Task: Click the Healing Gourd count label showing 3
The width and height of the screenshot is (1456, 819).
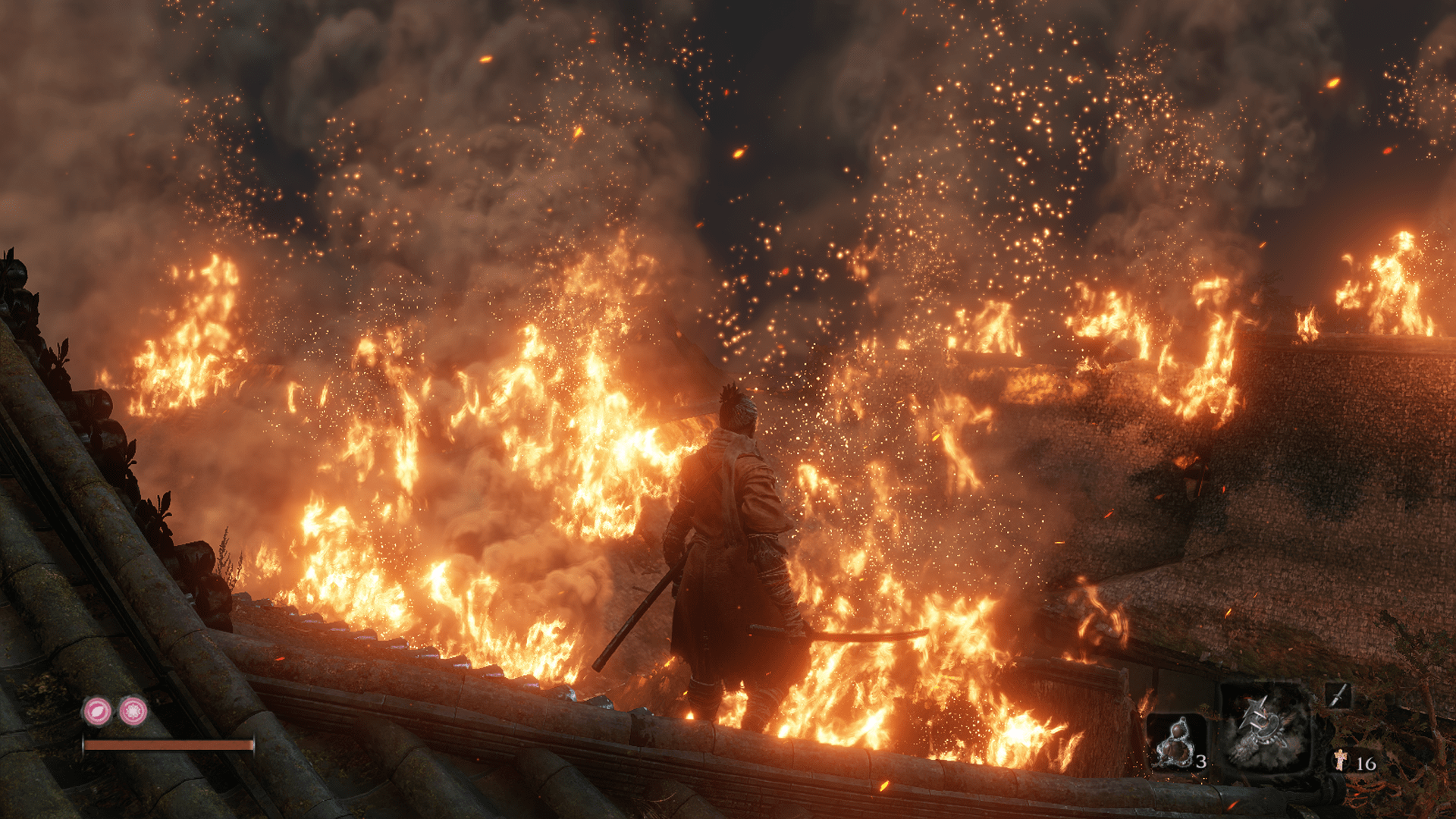Action: (x=1200, y=762)
